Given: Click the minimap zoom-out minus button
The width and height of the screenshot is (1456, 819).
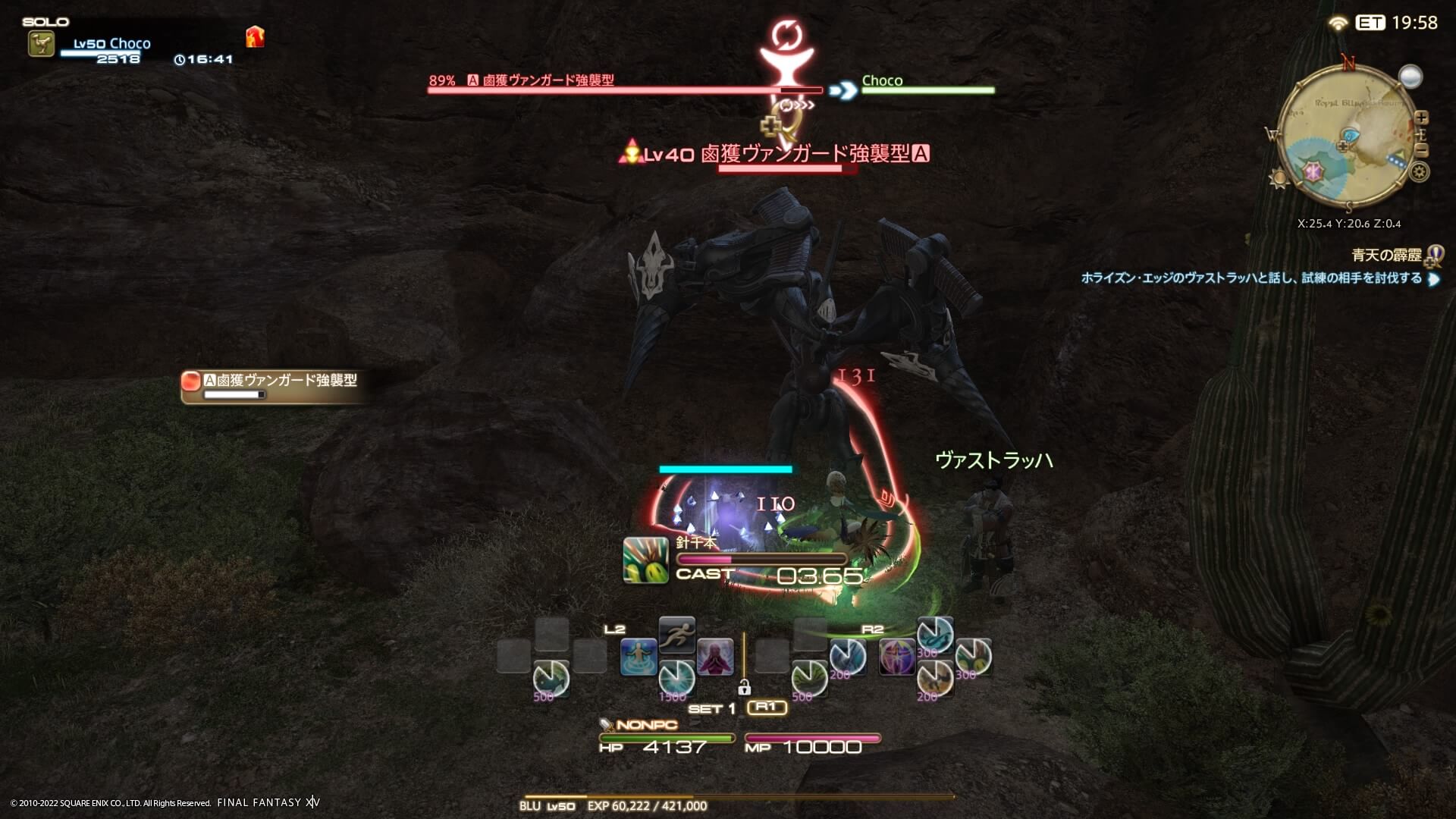Looking at the screenshot, I should (1422, 149).
